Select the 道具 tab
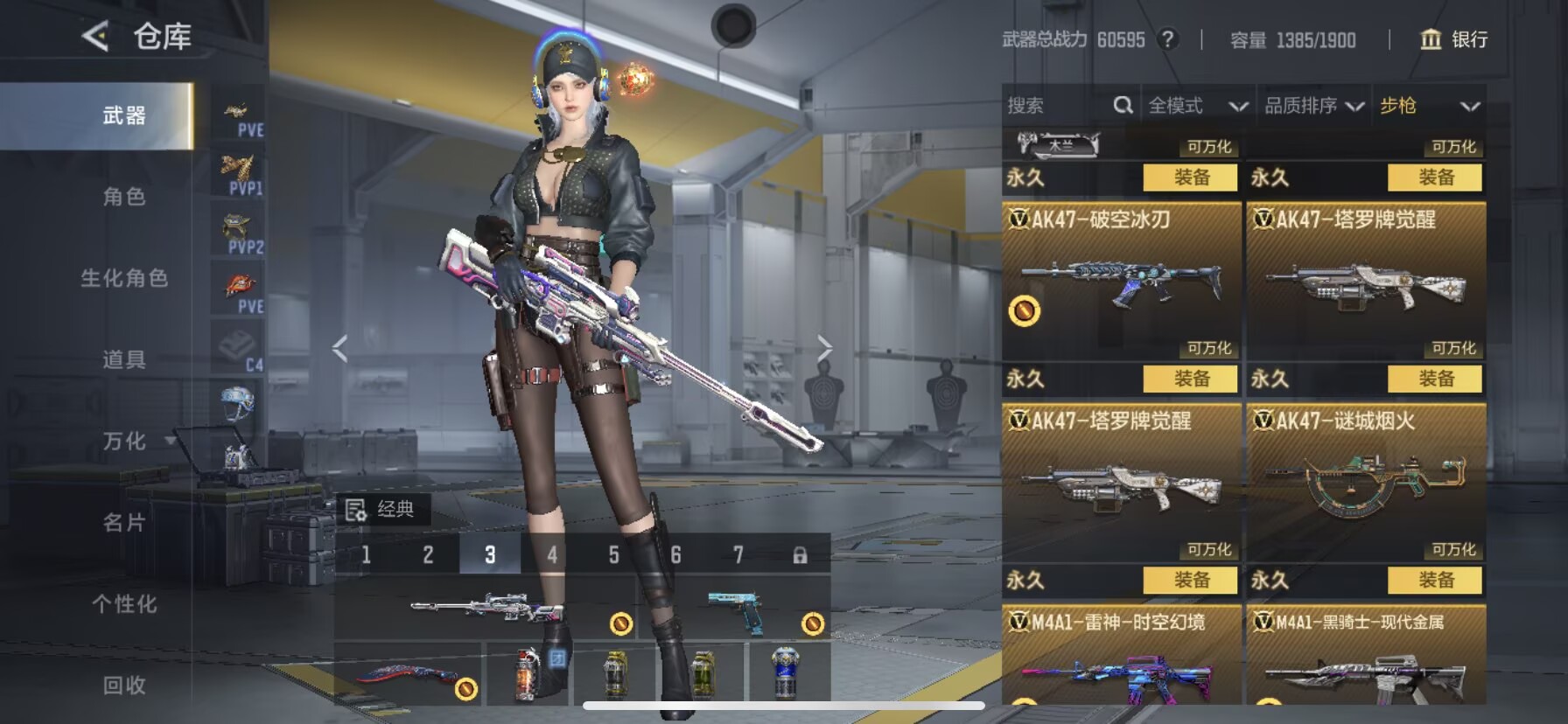 coord(124,359)
